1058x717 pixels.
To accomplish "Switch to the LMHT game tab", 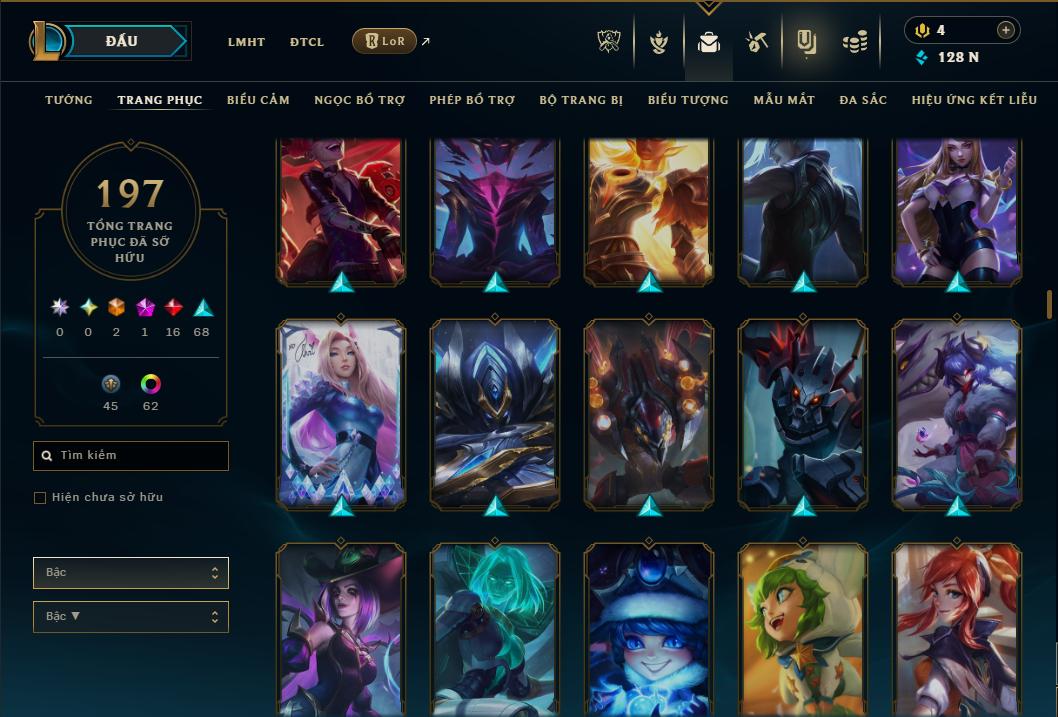I will click(246, 42).
